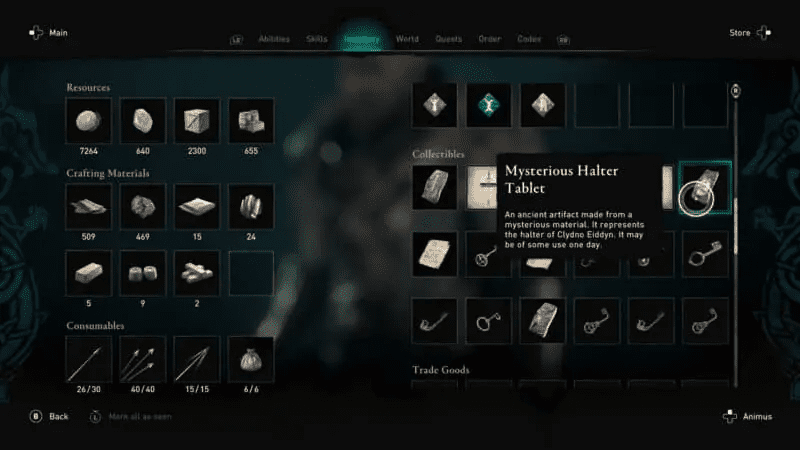Select the crafting material with 24
800x450 pixels.
tap(250, 205)
